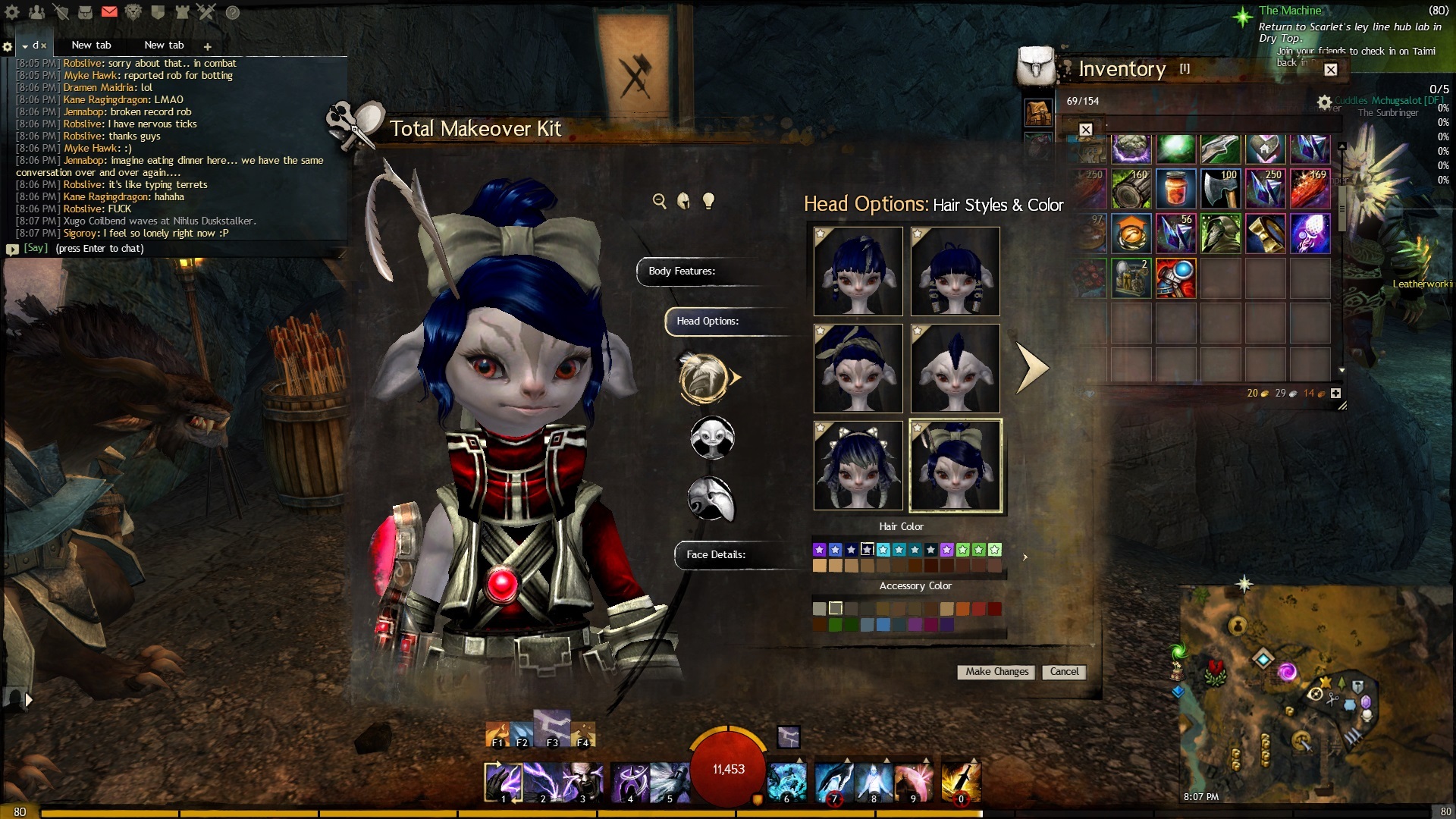Close the Inventory window
Screen dimensions: 1456x819
(x=1330, y=70)
